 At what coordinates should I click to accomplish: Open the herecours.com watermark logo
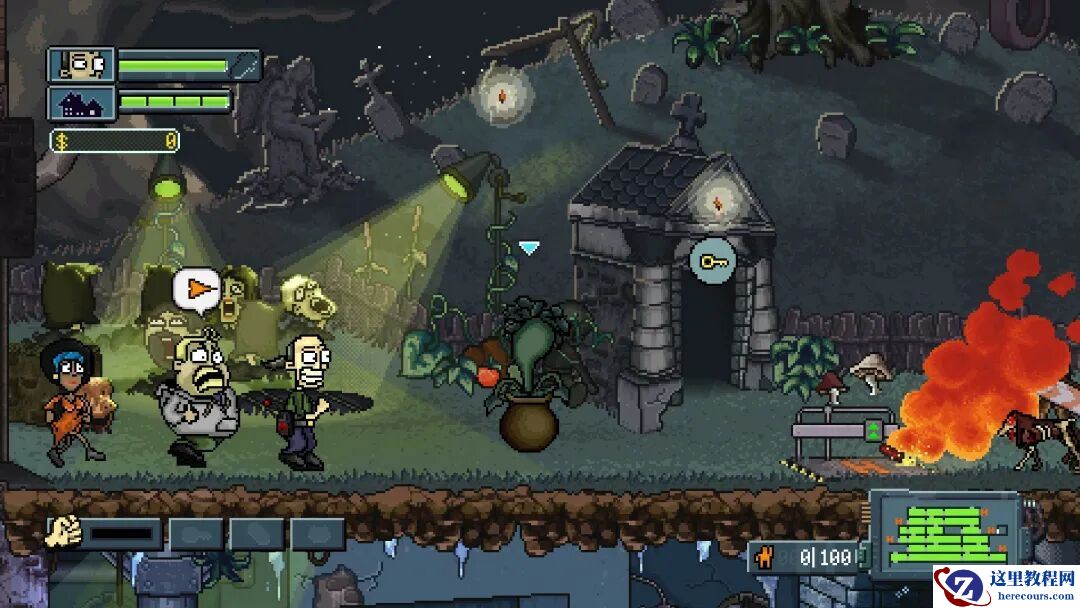coord(1005,585)
